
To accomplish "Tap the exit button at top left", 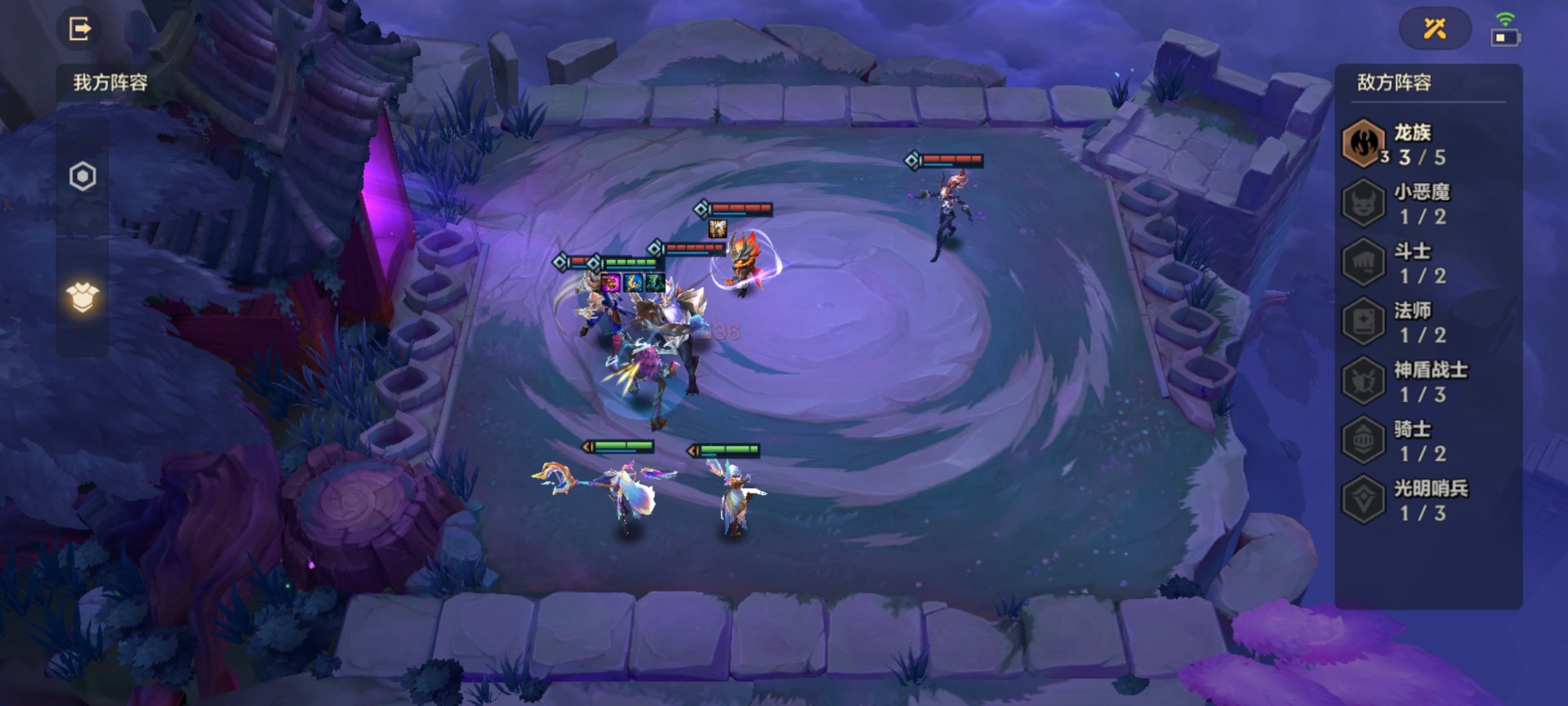I will tap(79, 29).
